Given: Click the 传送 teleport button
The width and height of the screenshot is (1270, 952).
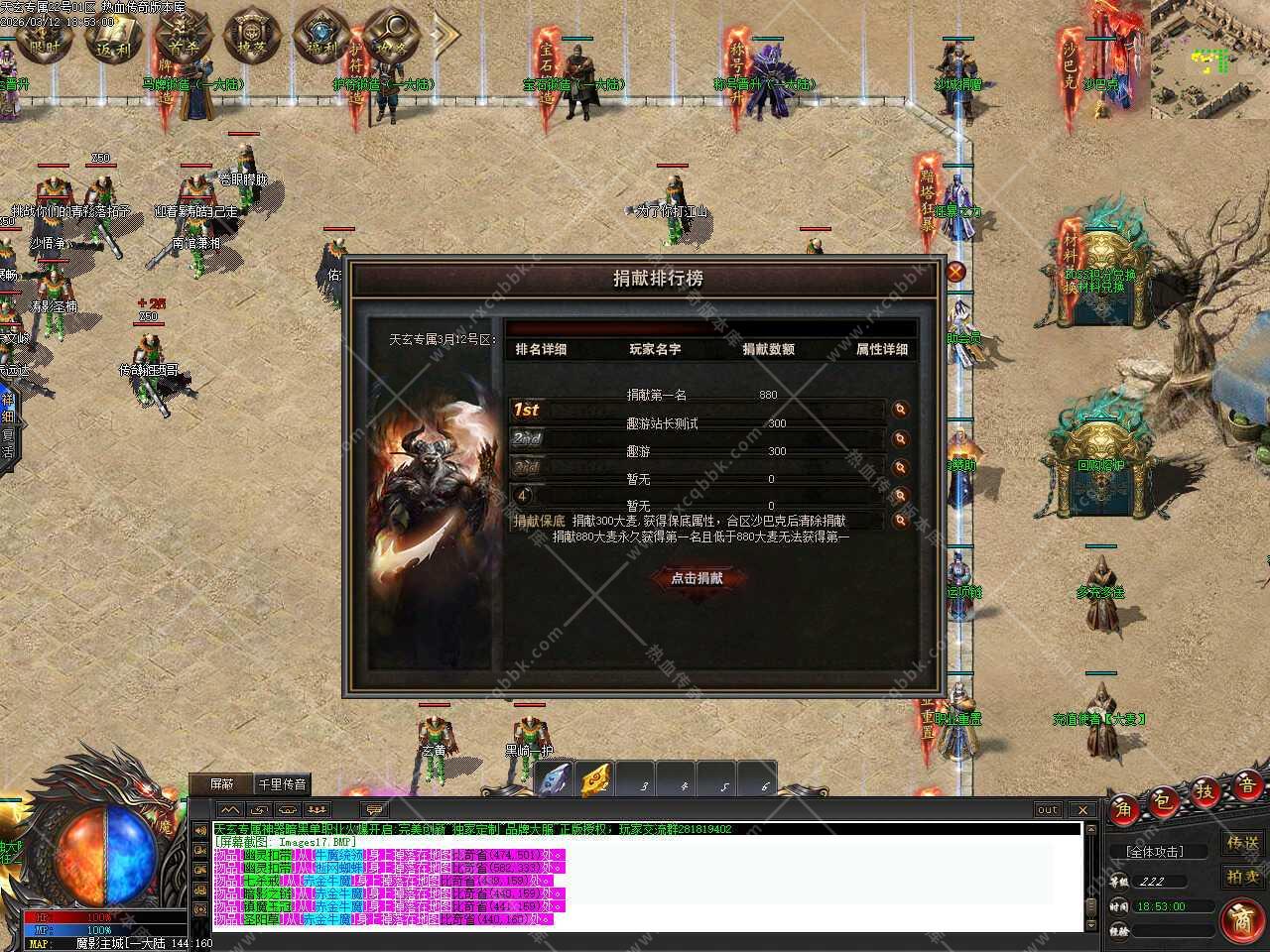Looking at the screenshot, I should [x=1242, y=843].
